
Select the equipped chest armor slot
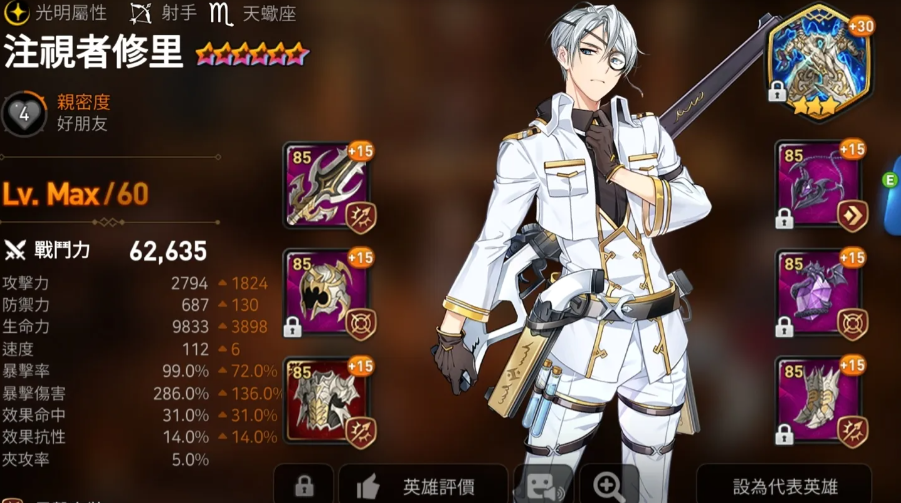pos(327,400)
